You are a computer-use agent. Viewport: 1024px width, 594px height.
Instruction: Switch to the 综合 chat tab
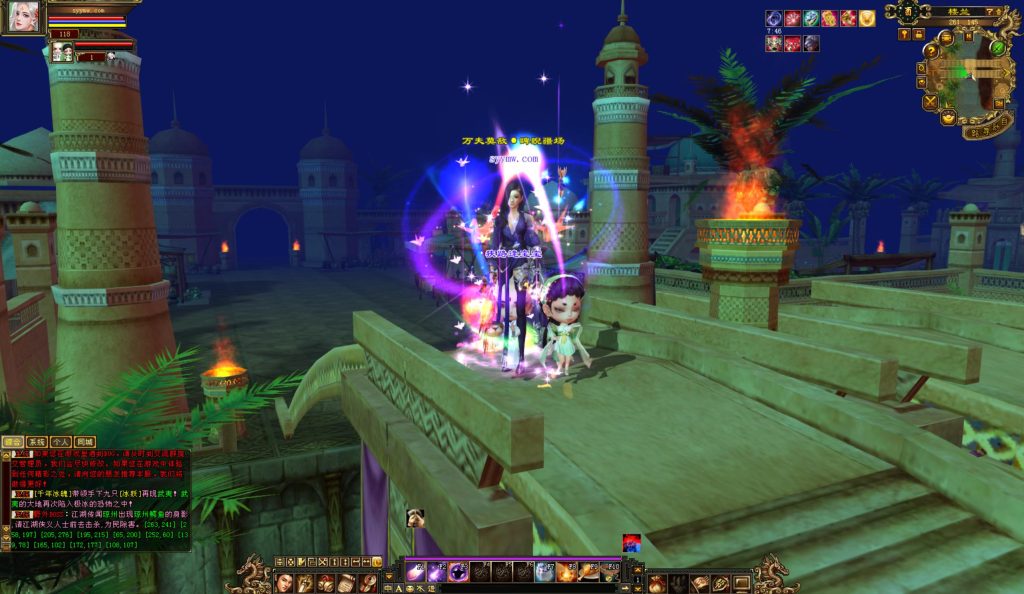click(12, 441)
